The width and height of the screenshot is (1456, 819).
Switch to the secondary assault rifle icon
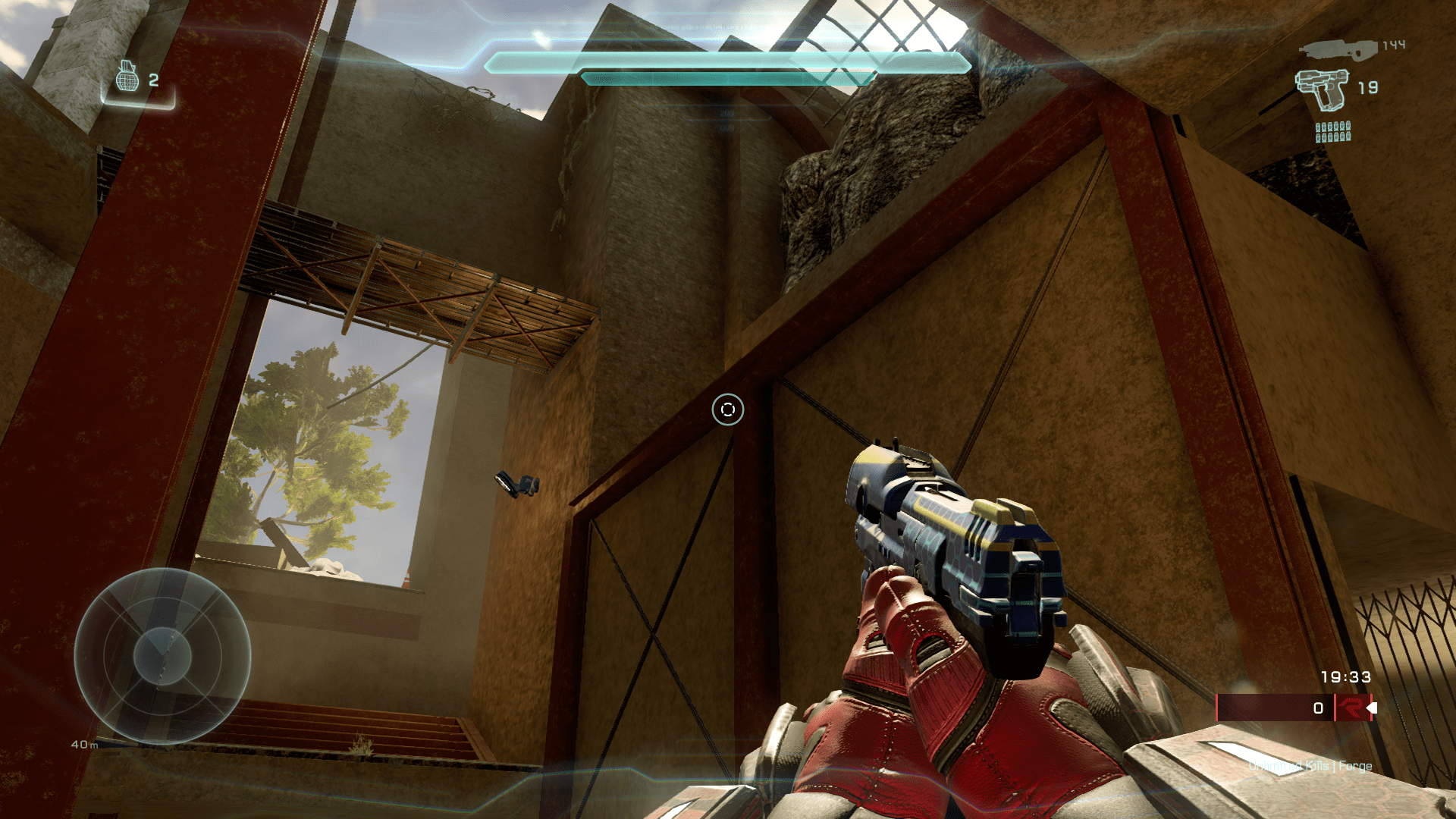1338,49
